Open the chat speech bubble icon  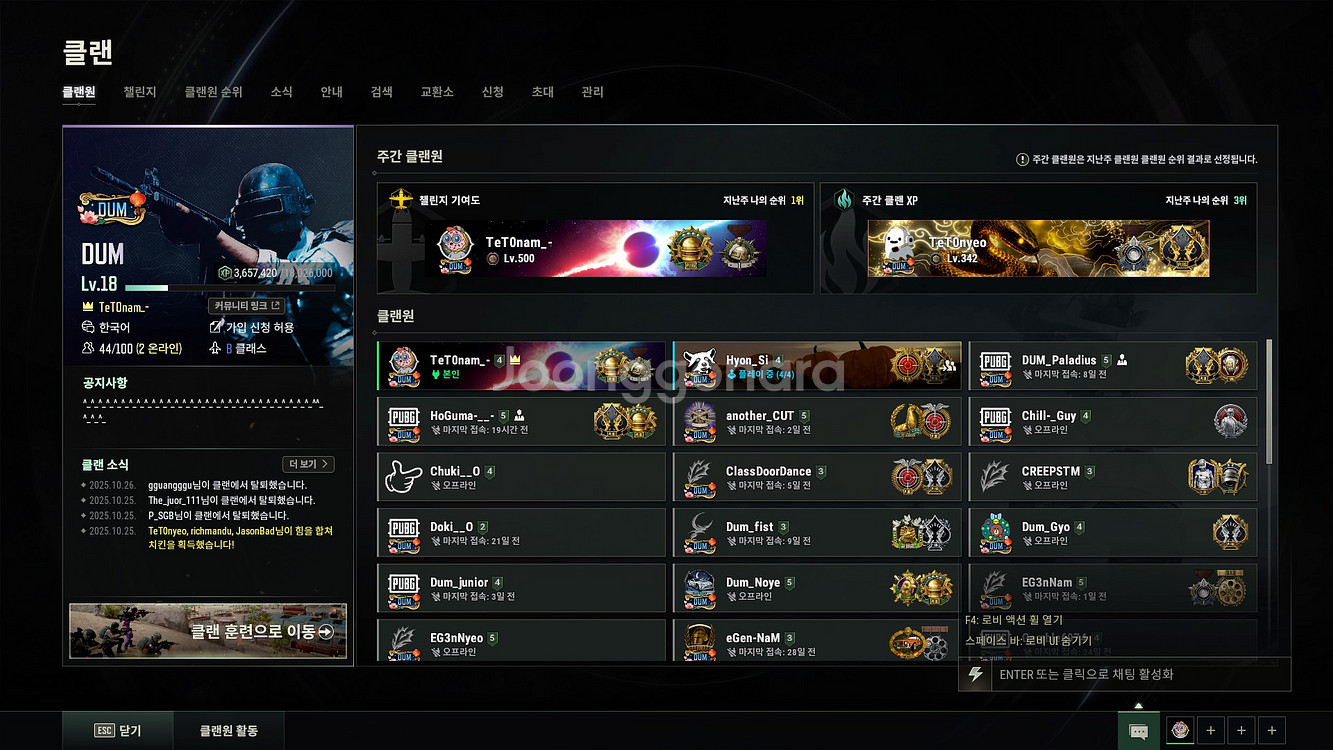coord(1138,731)
